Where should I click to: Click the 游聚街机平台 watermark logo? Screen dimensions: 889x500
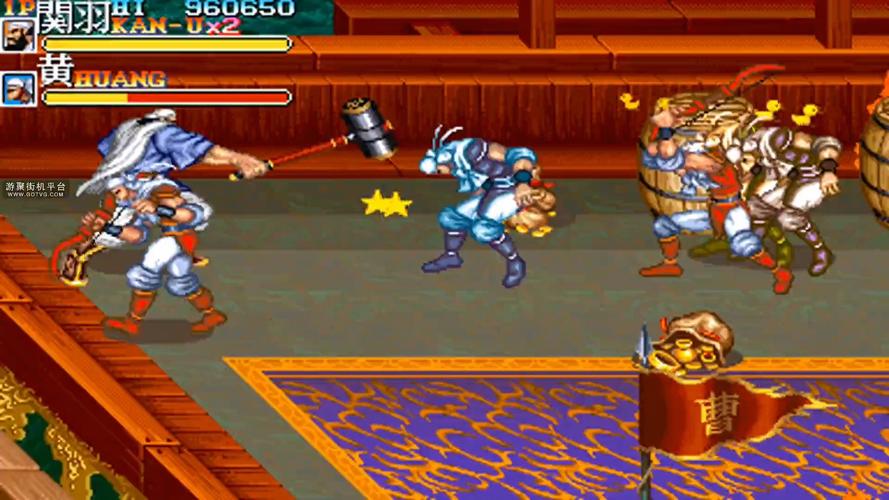click(x=35, y=188)
